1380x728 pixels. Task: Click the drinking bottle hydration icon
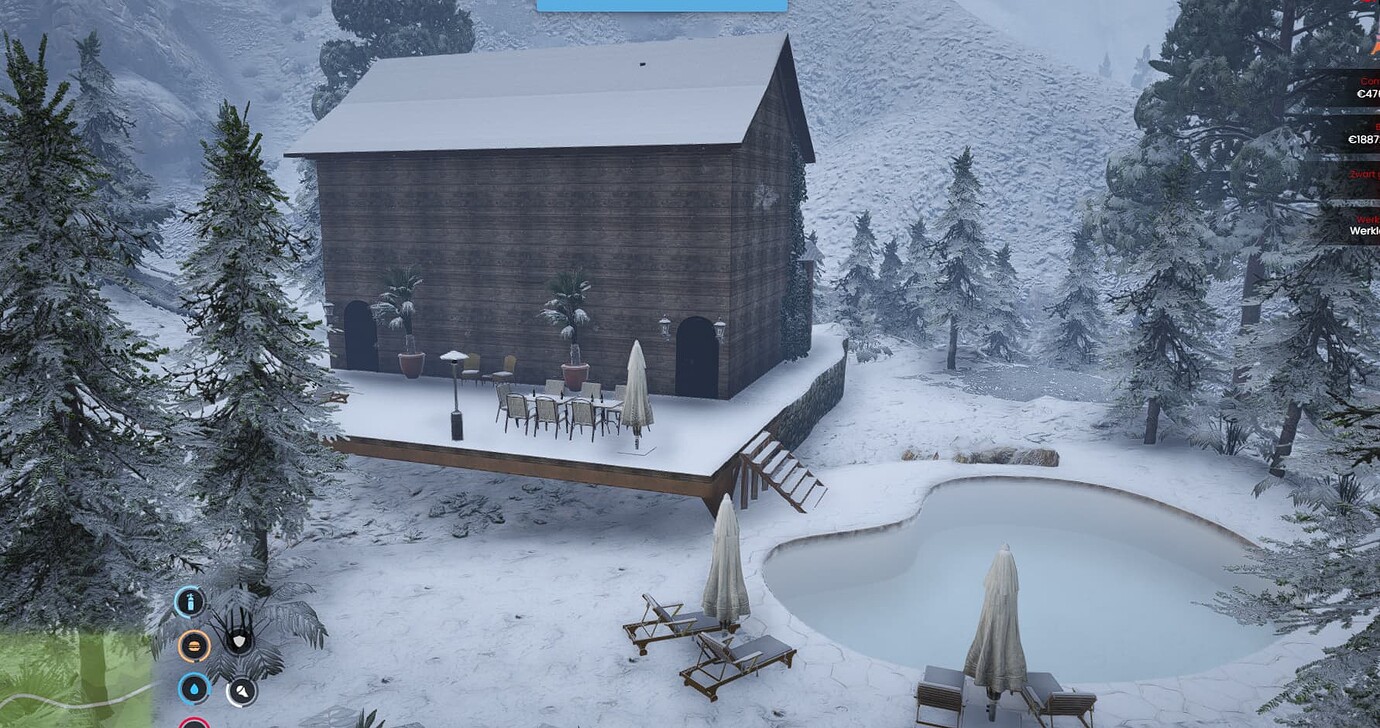pos(190,602)
